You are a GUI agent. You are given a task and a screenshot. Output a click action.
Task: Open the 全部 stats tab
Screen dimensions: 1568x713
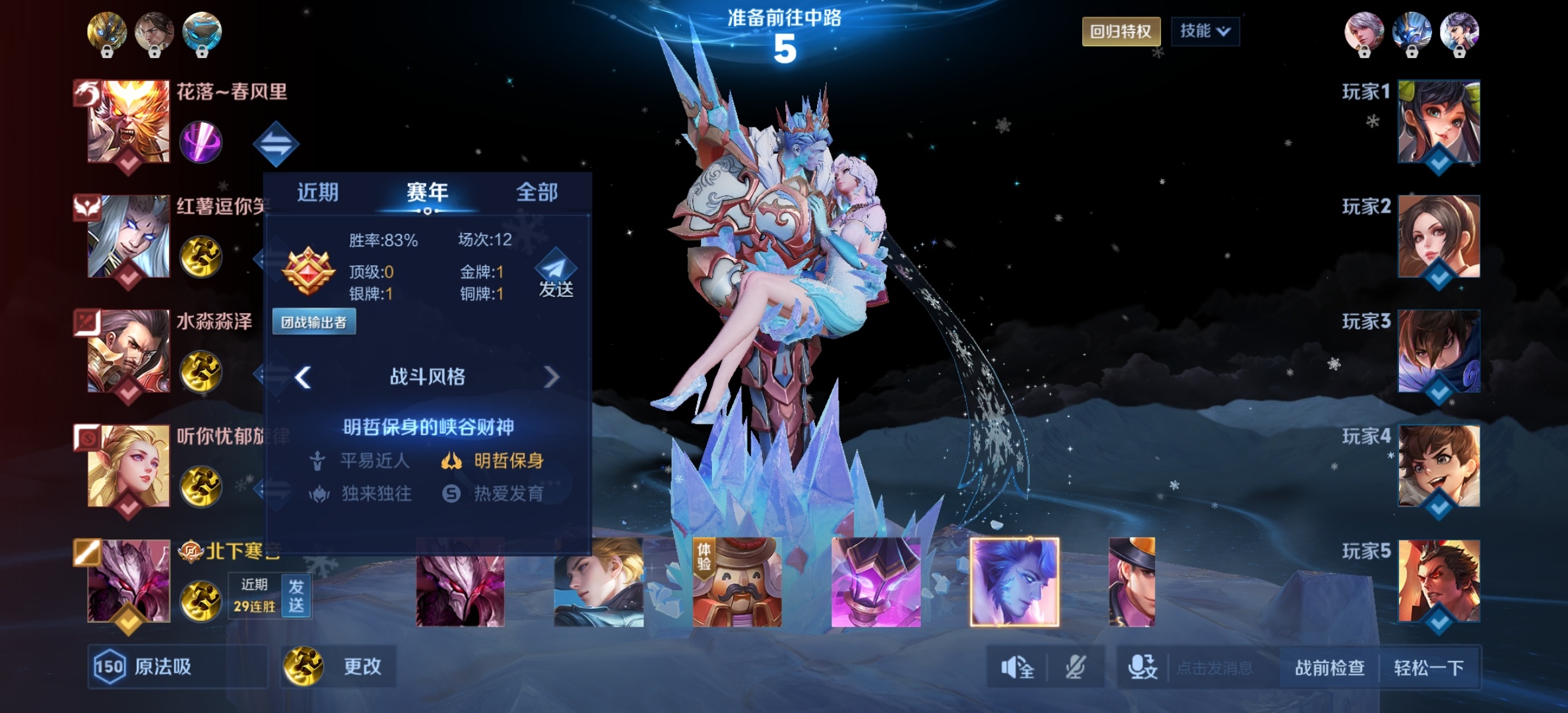coord(537,193)
